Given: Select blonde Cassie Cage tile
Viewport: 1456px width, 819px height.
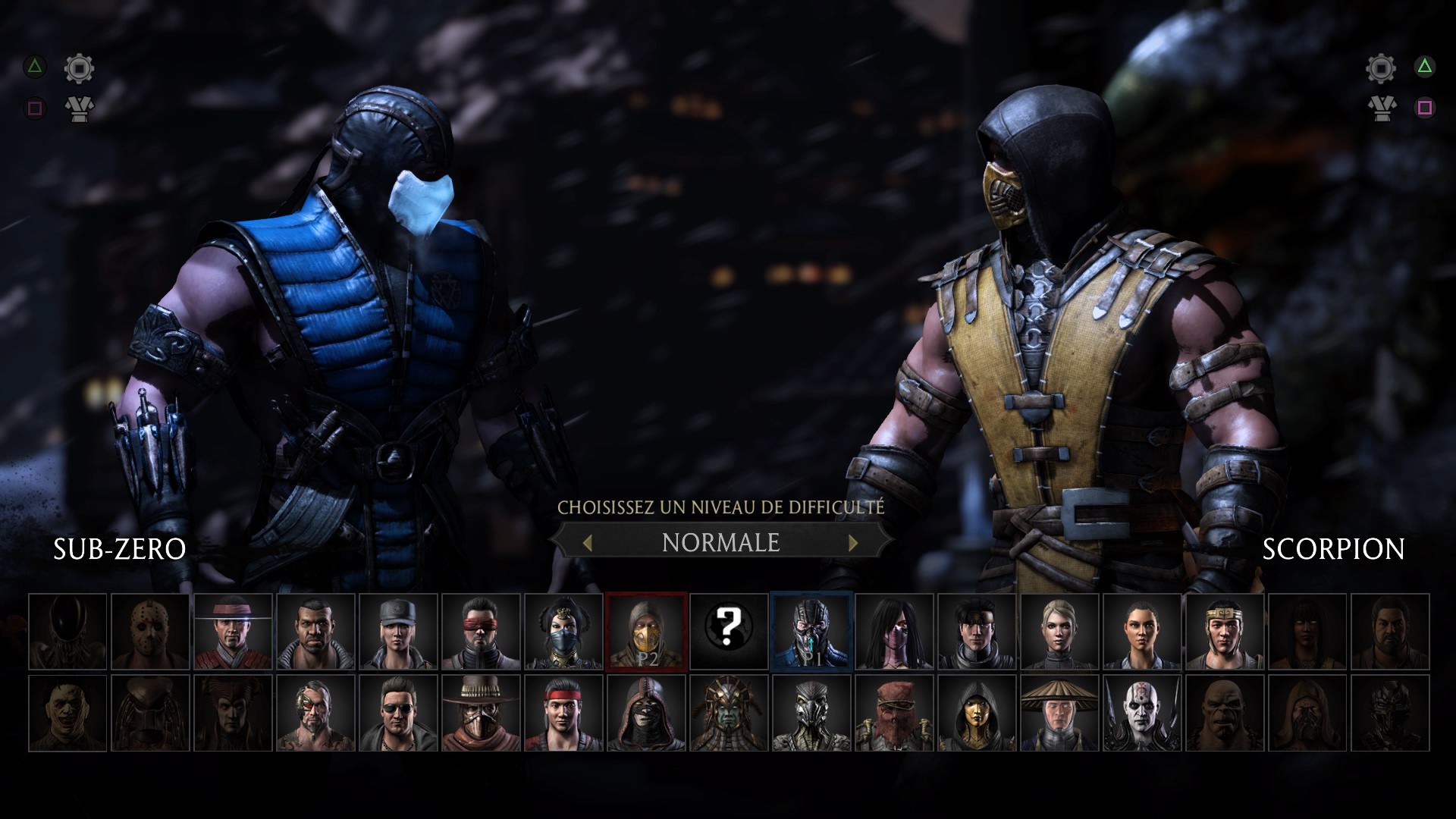Looking at the screenshot, I should pos(1059,632).
